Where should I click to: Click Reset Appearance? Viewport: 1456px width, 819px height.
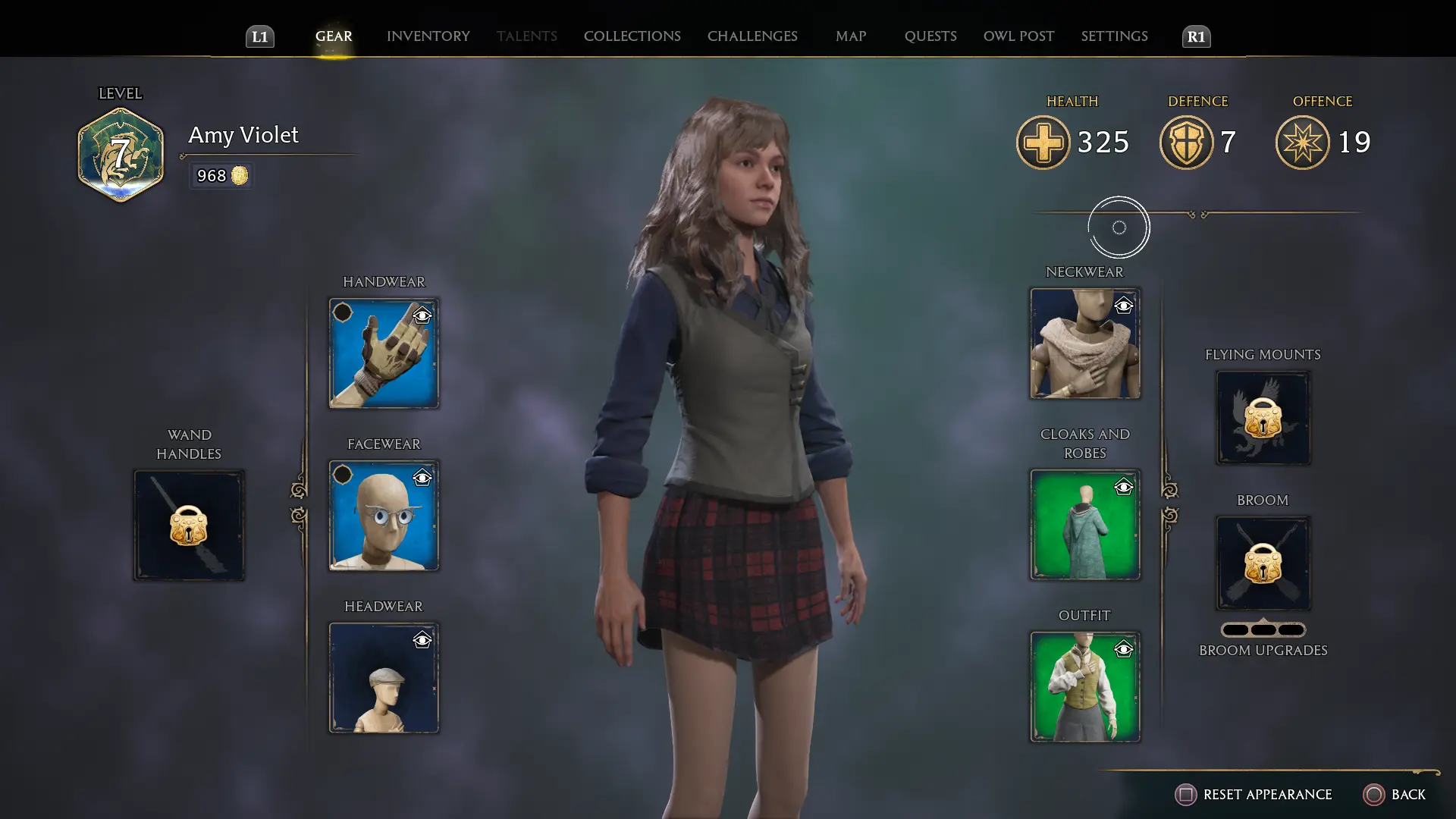[x=1254, y=794]
